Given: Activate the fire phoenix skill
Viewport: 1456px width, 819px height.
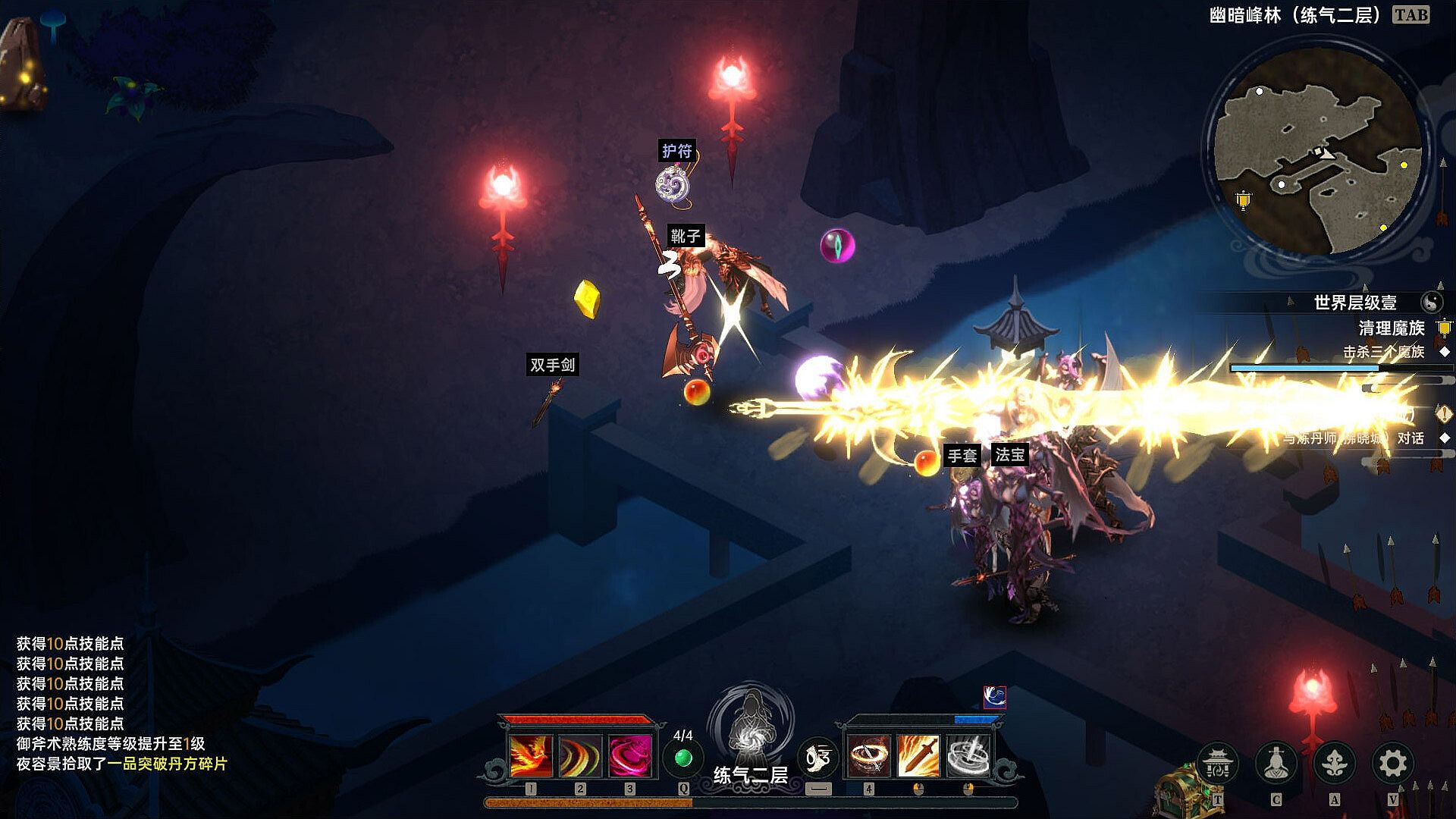Looking at the screenshot, I should [531, 756].
